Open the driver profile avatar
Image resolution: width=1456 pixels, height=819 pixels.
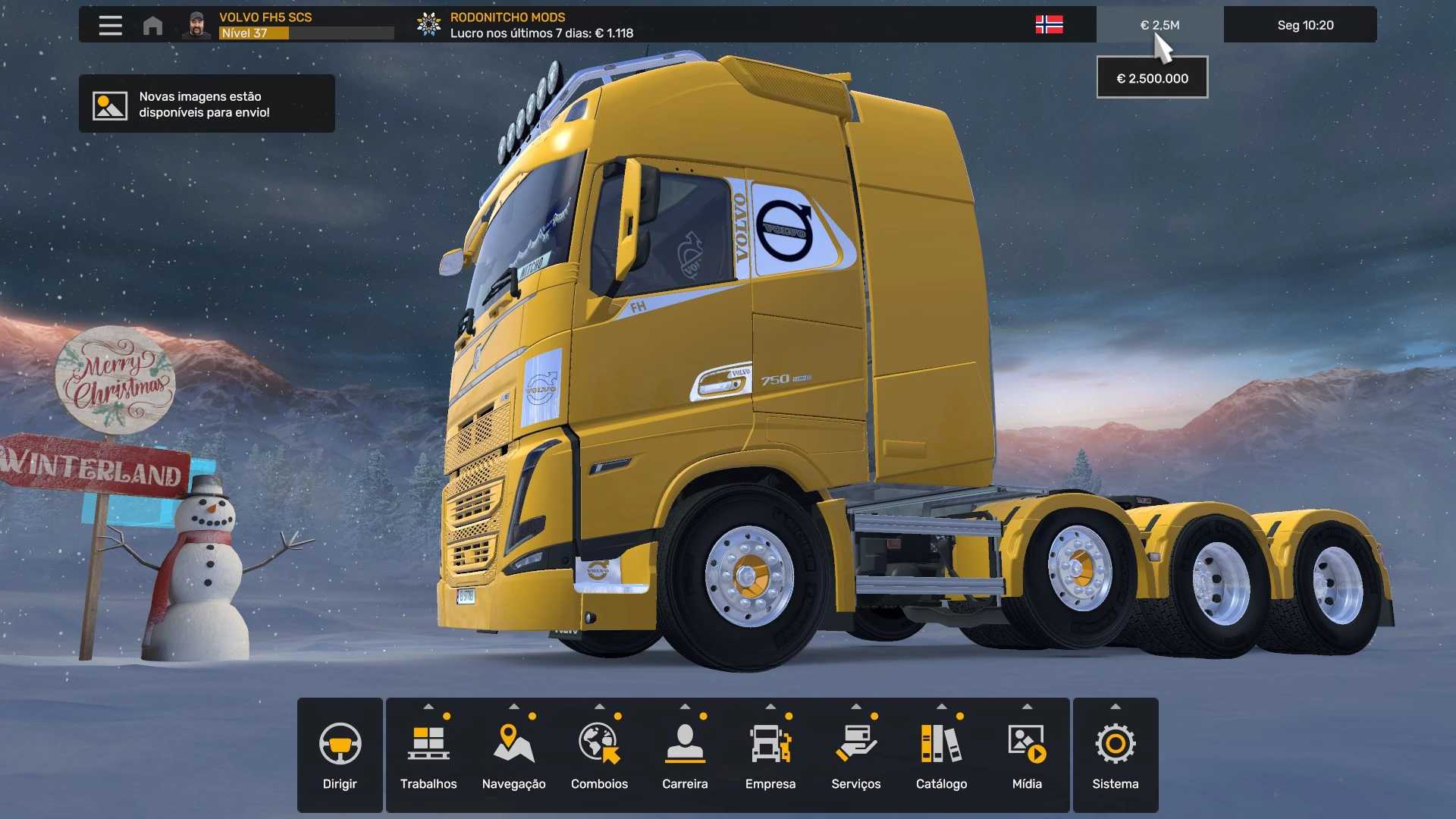(x=196, y=25)
